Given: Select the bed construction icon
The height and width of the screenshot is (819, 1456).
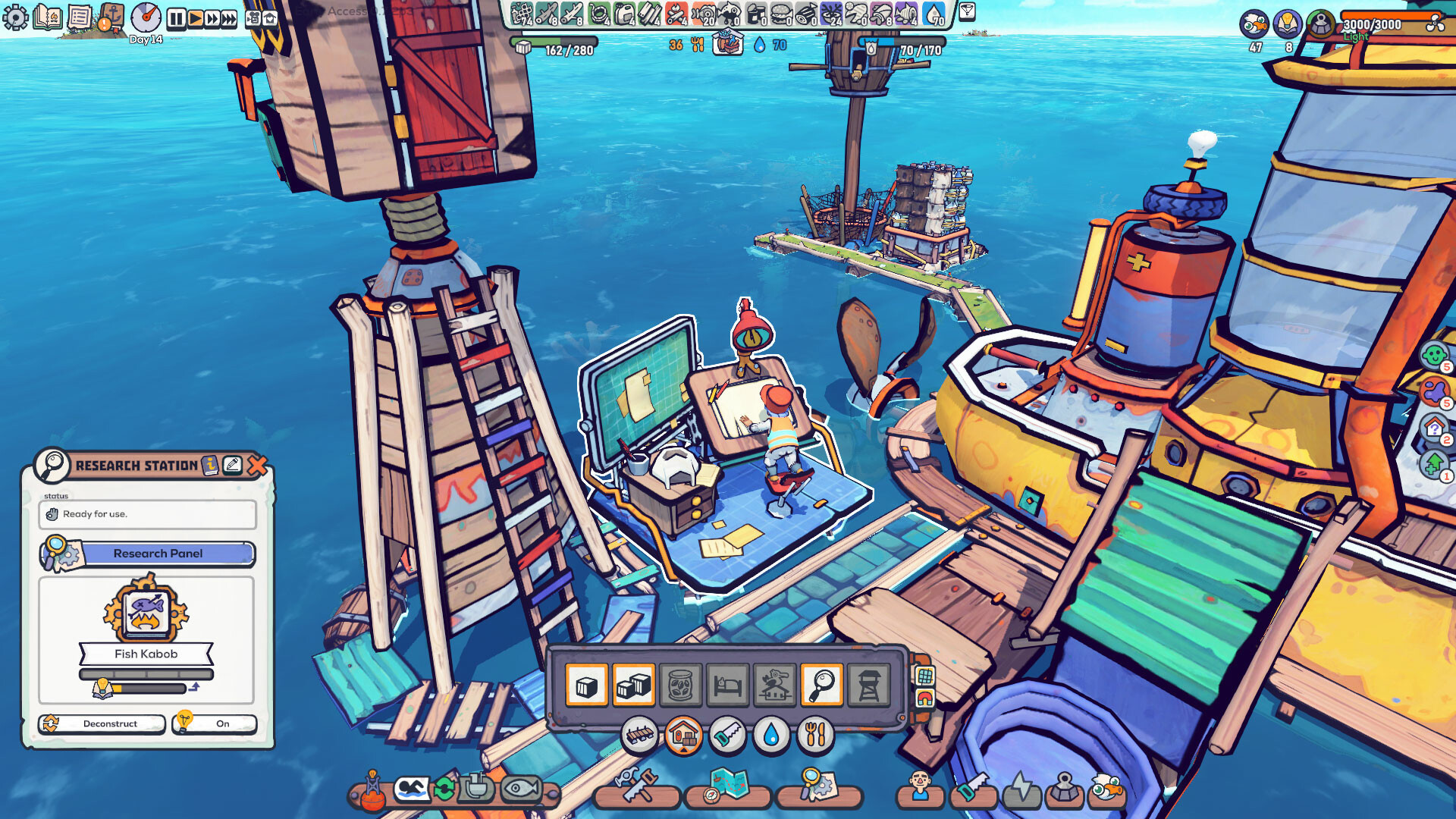Looking at the screenshot, I should [x=729, y=683].
